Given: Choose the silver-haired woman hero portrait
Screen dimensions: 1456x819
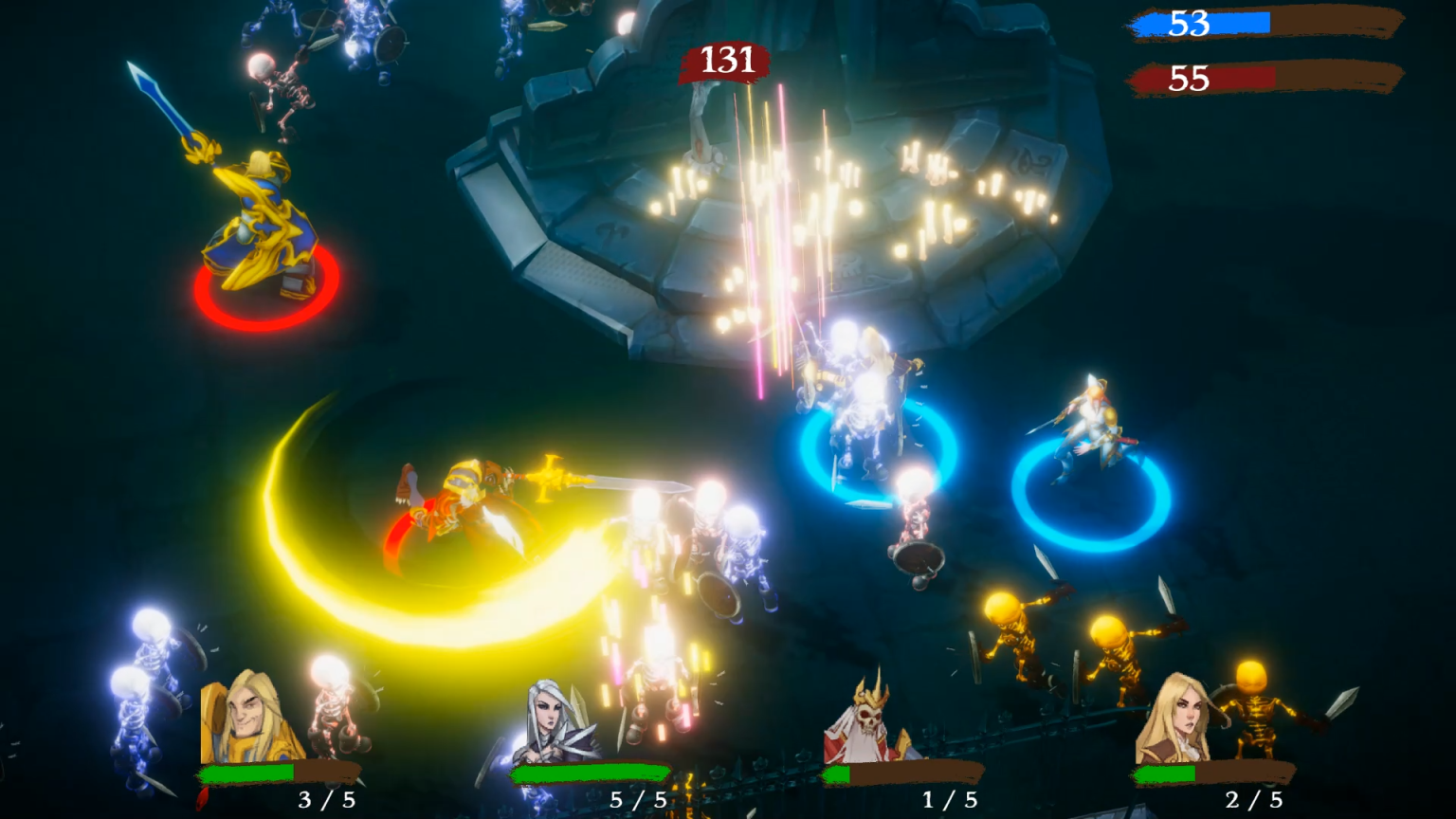Looking at the screenshot, I should coord(557,722).
